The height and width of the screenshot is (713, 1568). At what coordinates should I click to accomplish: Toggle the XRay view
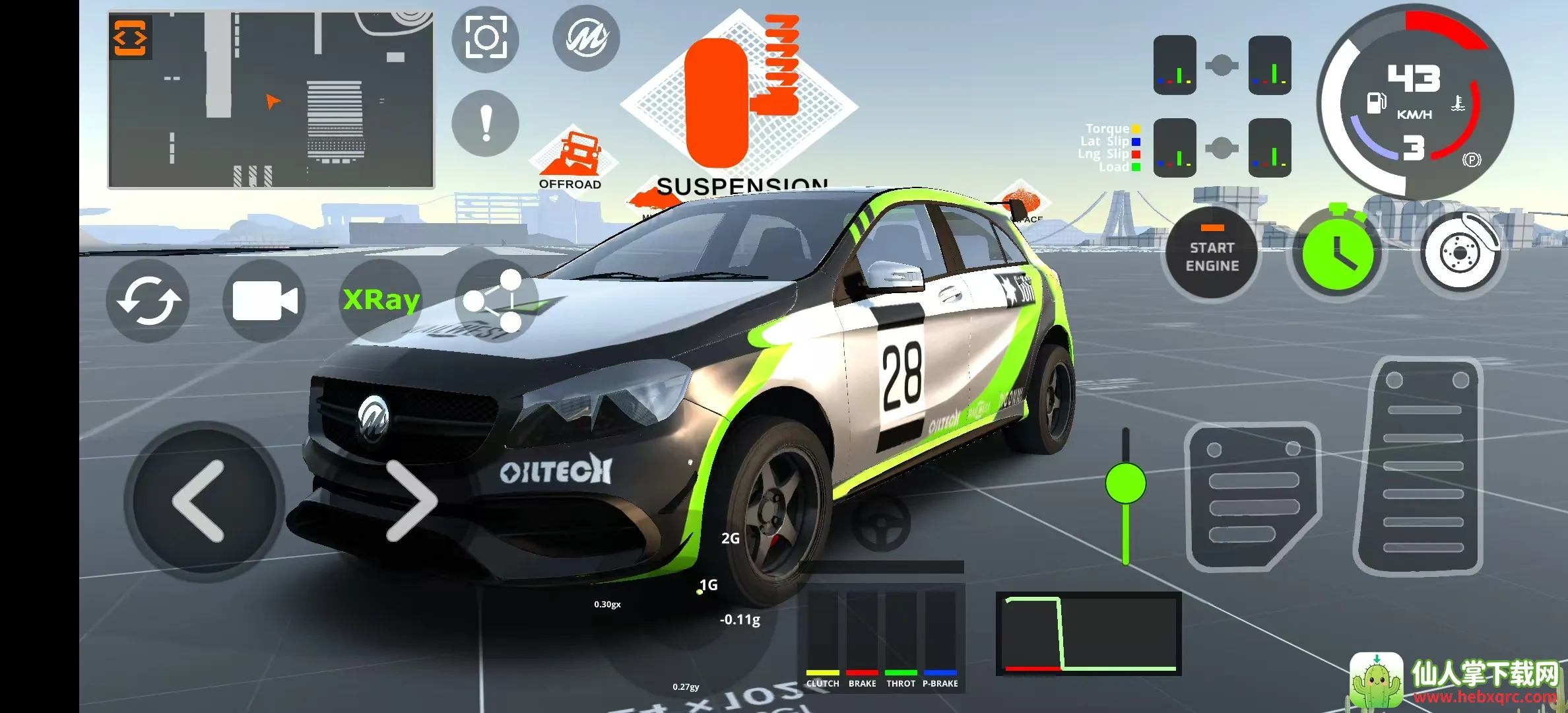point(381,300)
